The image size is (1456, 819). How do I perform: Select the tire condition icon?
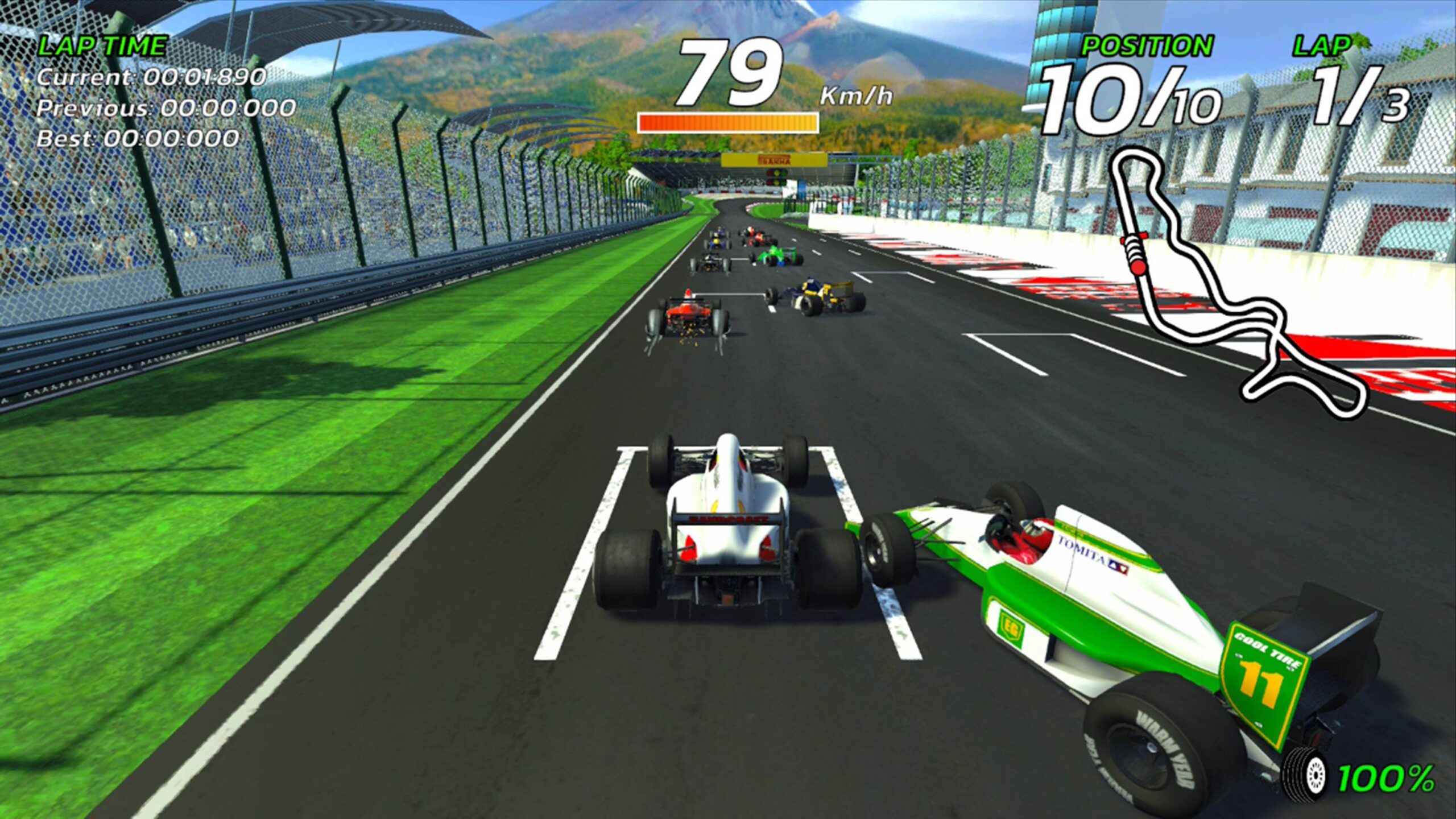1305,777
